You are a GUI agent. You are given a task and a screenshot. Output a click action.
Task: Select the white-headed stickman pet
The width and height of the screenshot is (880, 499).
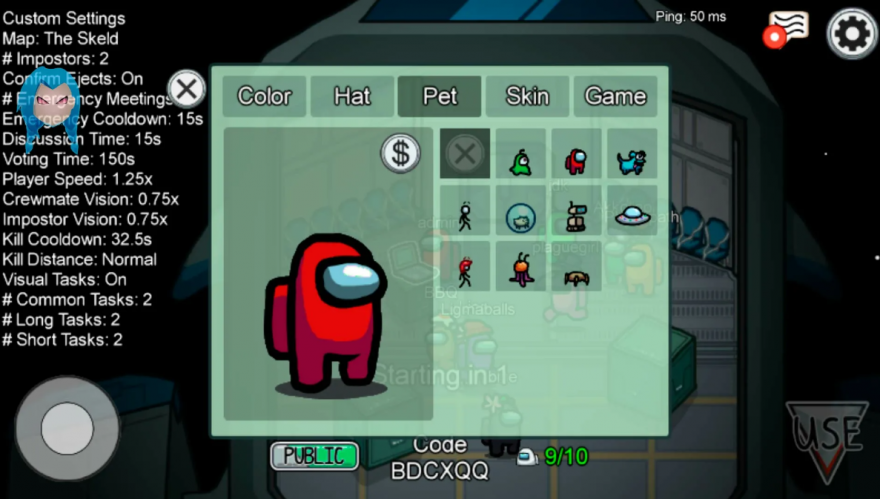465,214
